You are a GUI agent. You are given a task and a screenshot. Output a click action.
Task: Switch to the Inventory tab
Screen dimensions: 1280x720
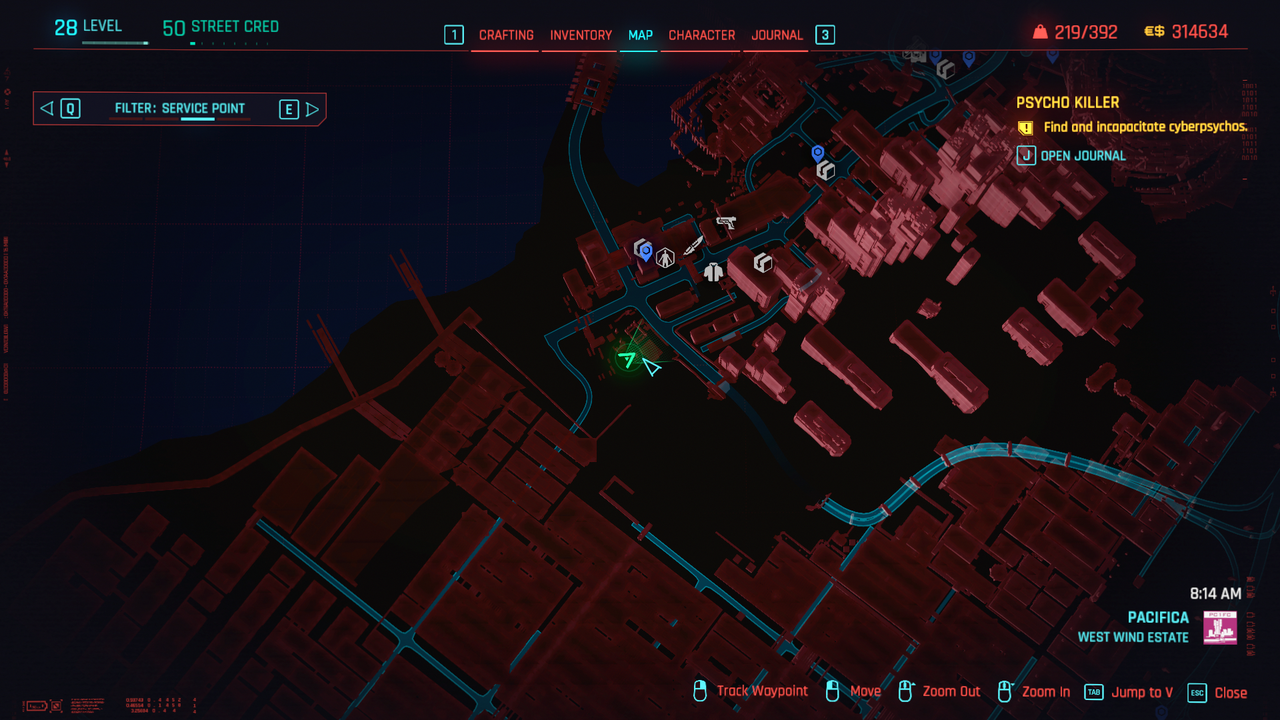(581, 35)
